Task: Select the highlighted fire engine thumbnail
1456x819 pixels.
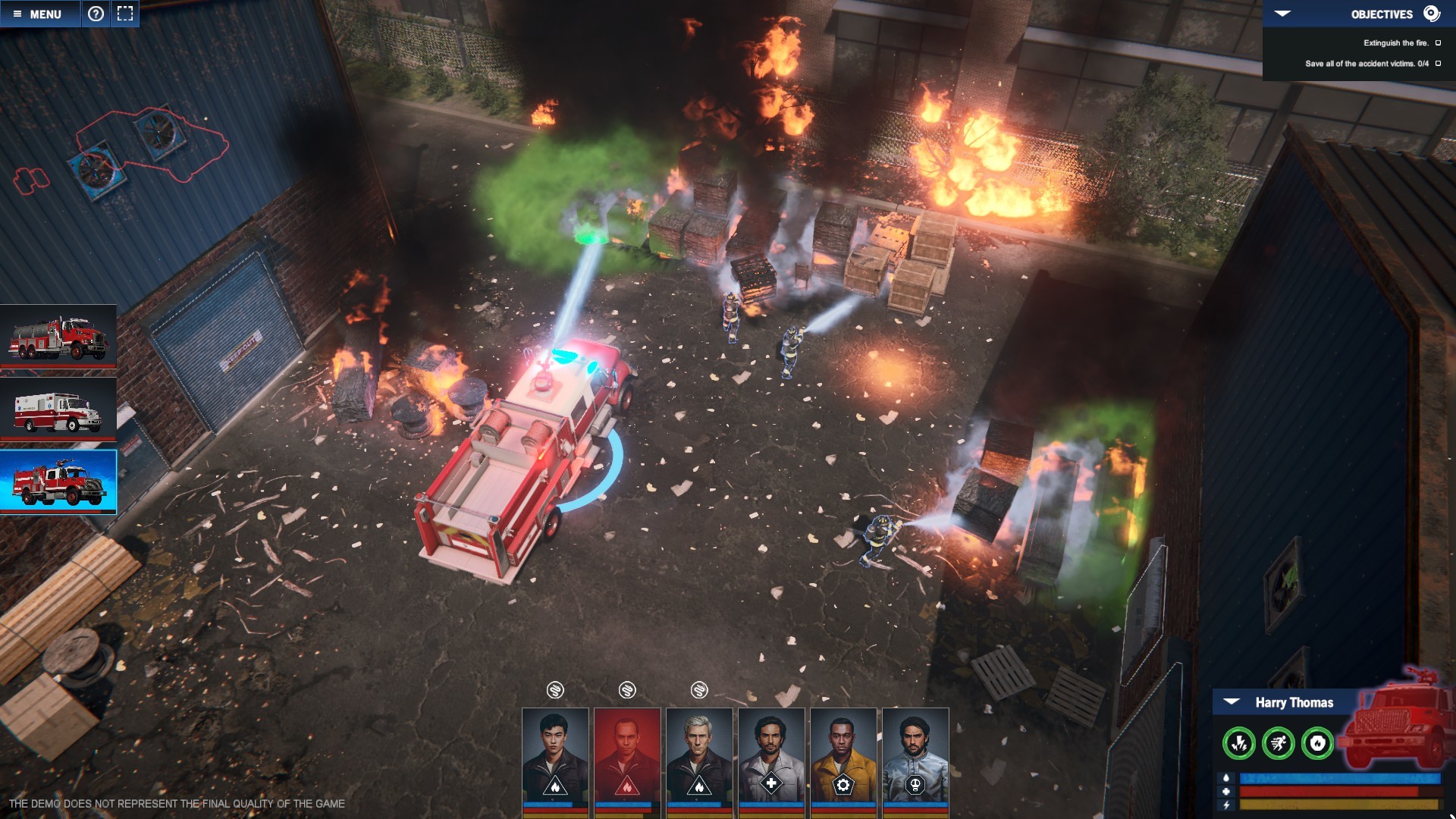Action: 58,482
